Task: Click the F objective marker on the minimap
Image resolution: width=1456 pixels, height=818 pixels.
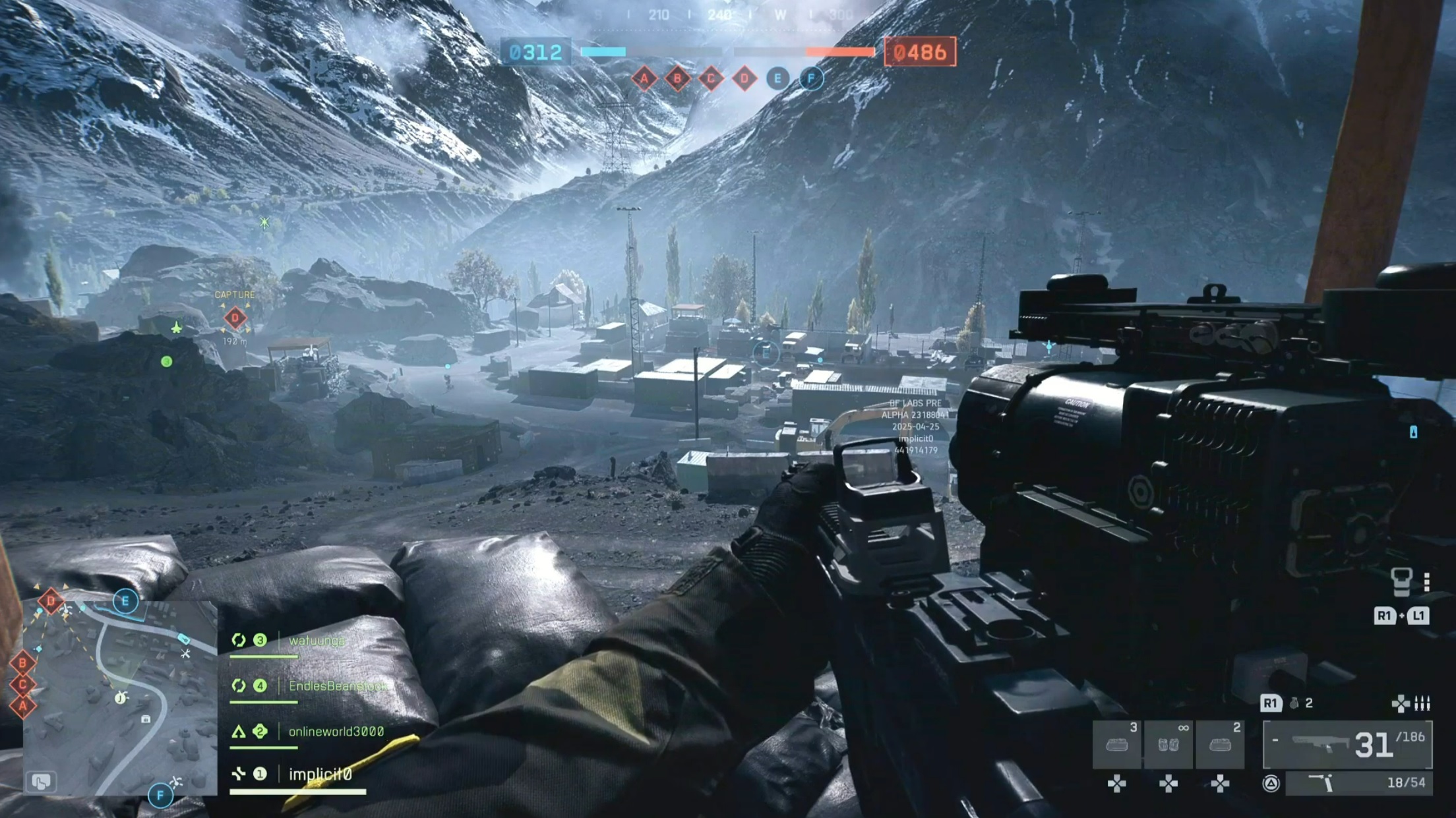Action: (x=160, y=796)
